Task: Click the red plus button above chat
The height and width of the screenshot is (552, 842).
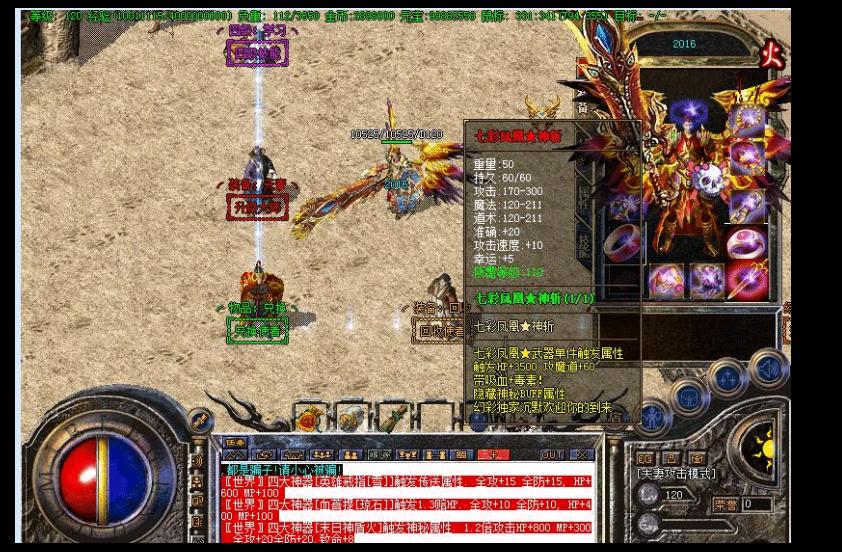Action: (x=493, y=455)
